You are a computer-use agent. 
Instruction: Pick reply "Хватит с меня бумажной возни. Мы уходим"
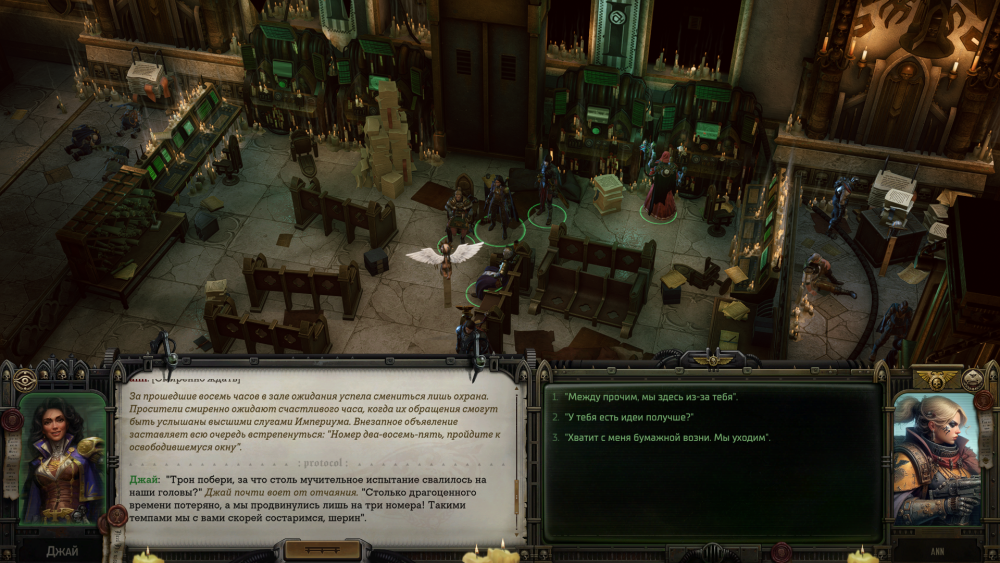(x=667, y=438)
